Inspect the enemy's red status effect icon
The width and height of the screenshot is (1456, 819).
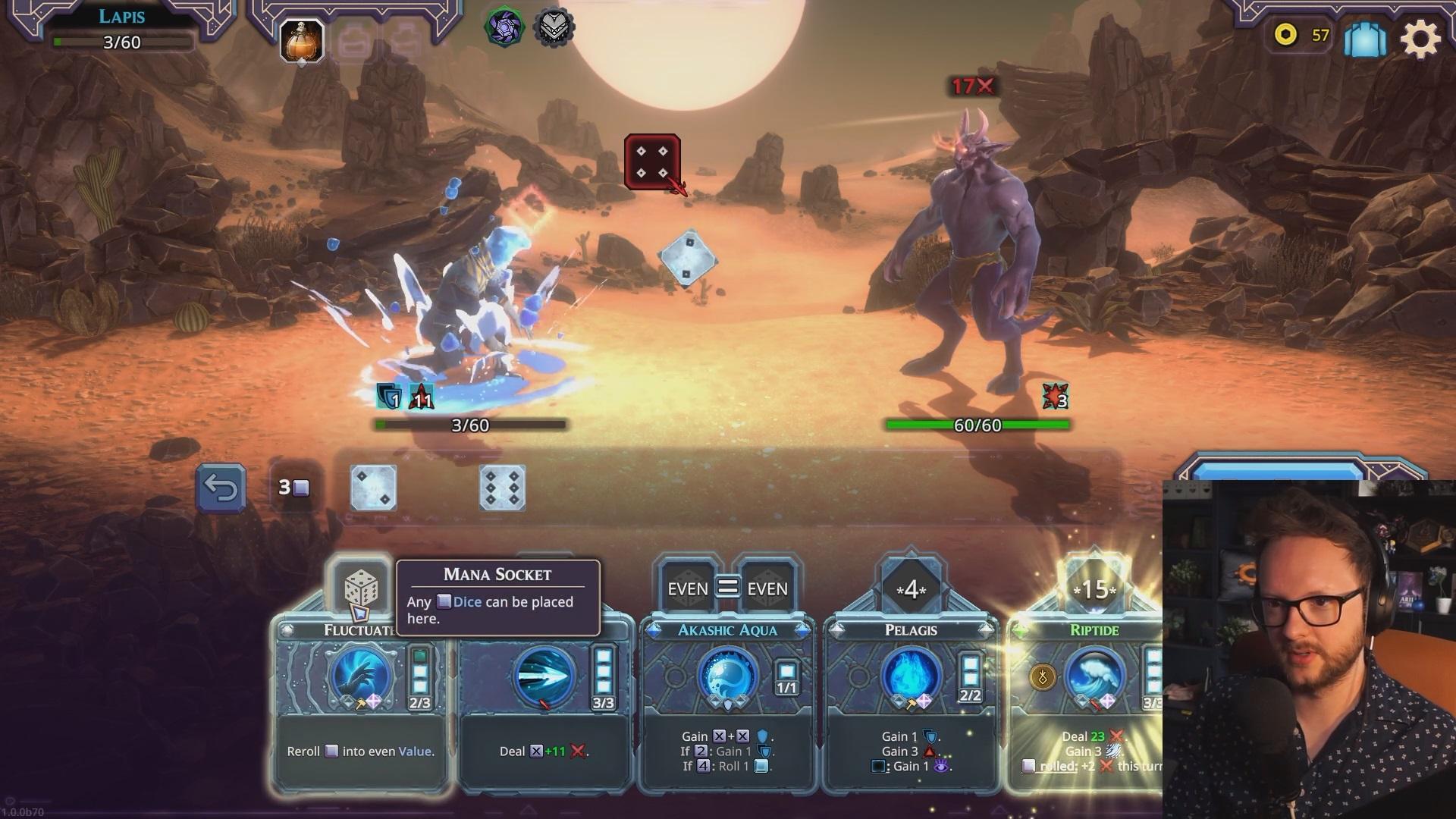(x=1055, y=396)
